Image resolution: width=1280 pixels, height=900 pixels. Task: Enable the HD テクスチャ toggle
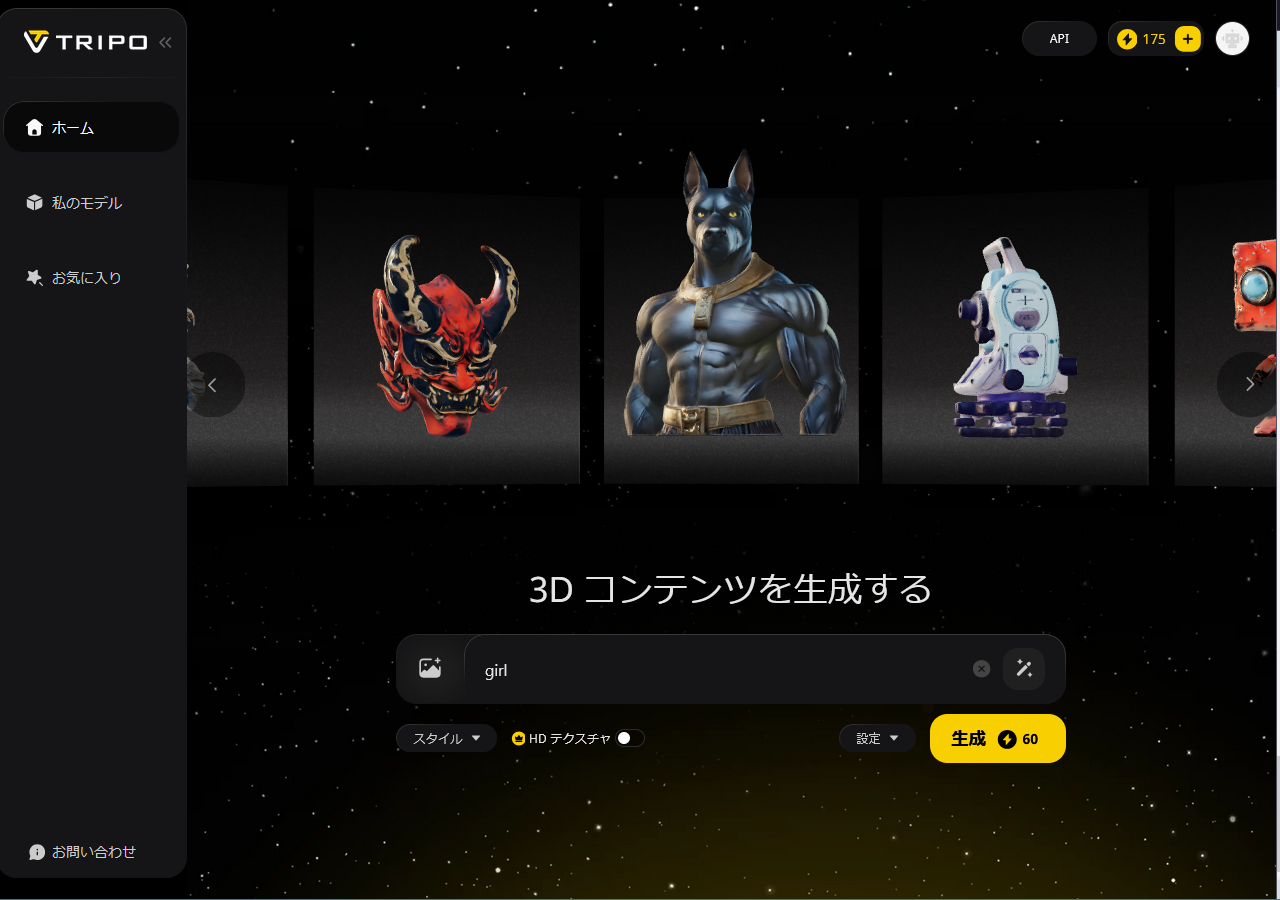pyautogui.click(x=629, y=737)
